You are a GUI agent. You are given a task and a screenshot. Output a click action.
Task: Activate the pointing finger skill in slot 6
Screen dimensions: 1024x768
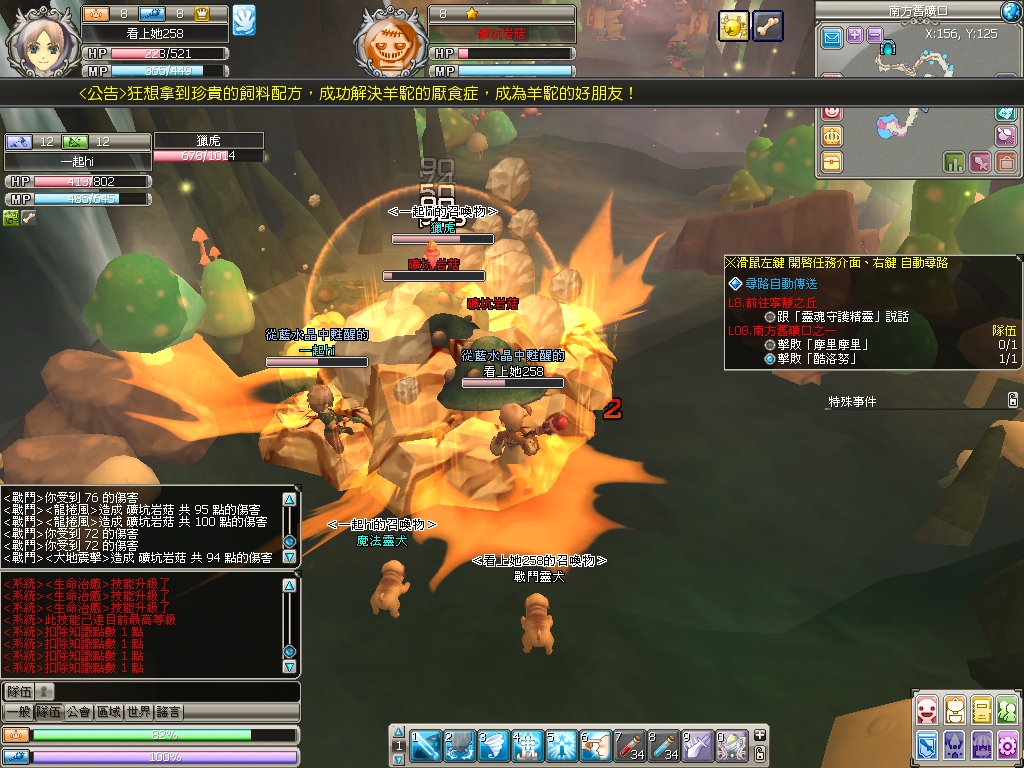point(596,745)
